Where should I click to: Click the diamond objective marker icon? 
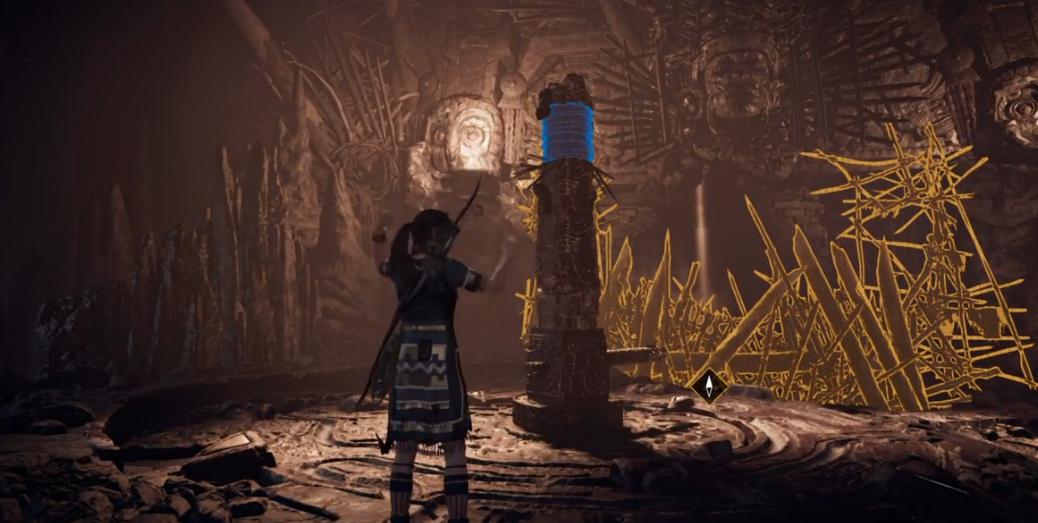click(708, 385)
